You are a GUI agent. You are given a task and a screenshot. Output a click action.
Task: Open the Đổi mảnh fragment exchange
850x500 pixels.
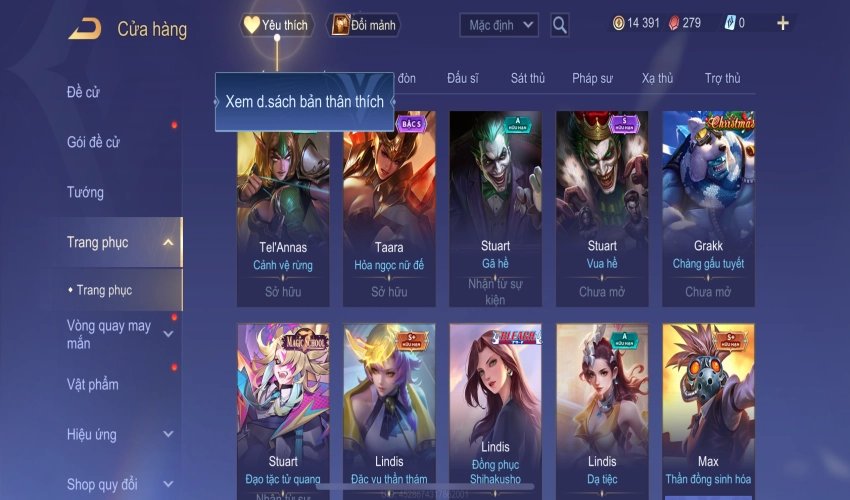point(364,25)
